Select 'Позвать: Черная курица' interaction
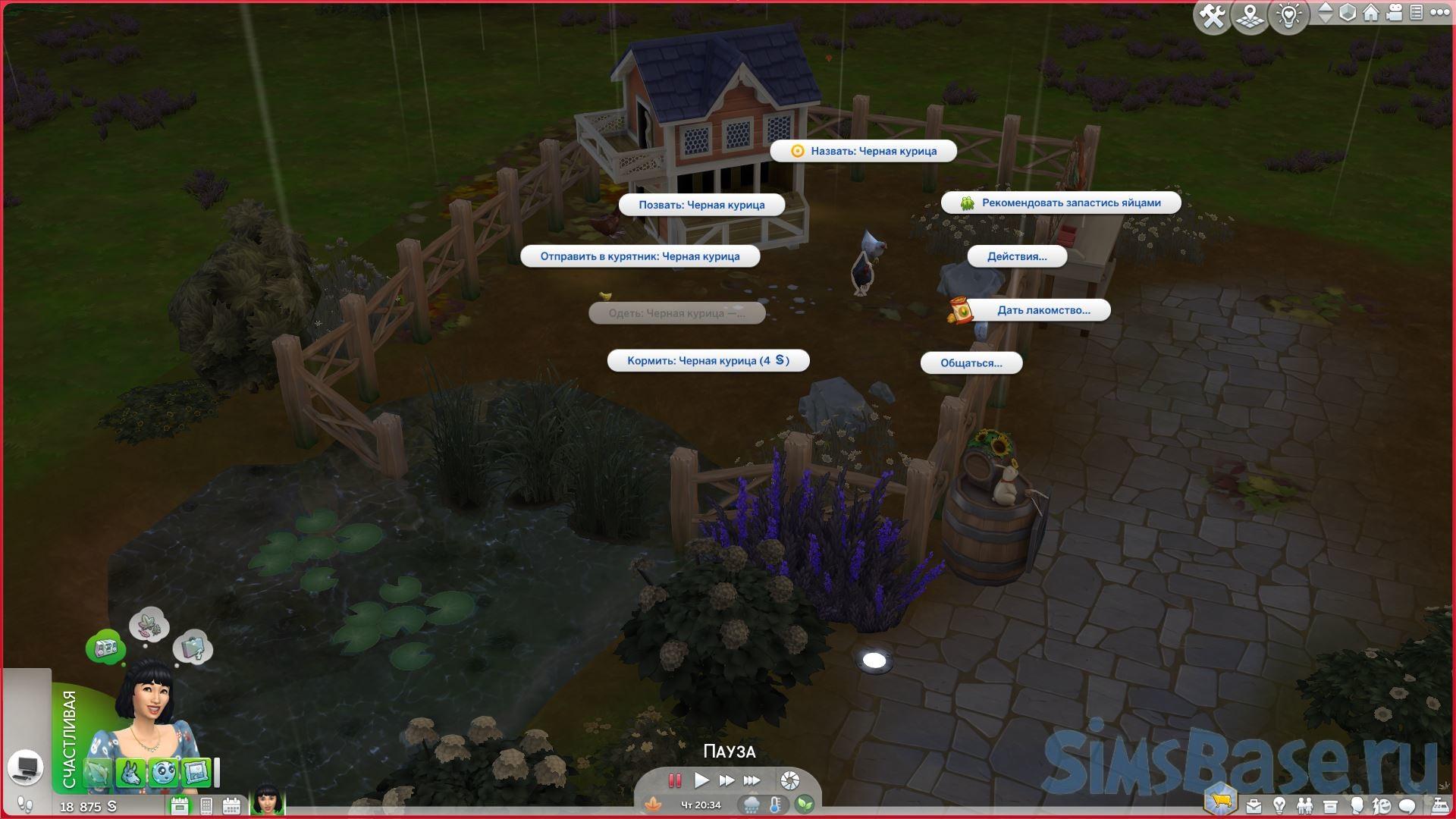Viewport: 1456px width, 819px height. point(701,205)
